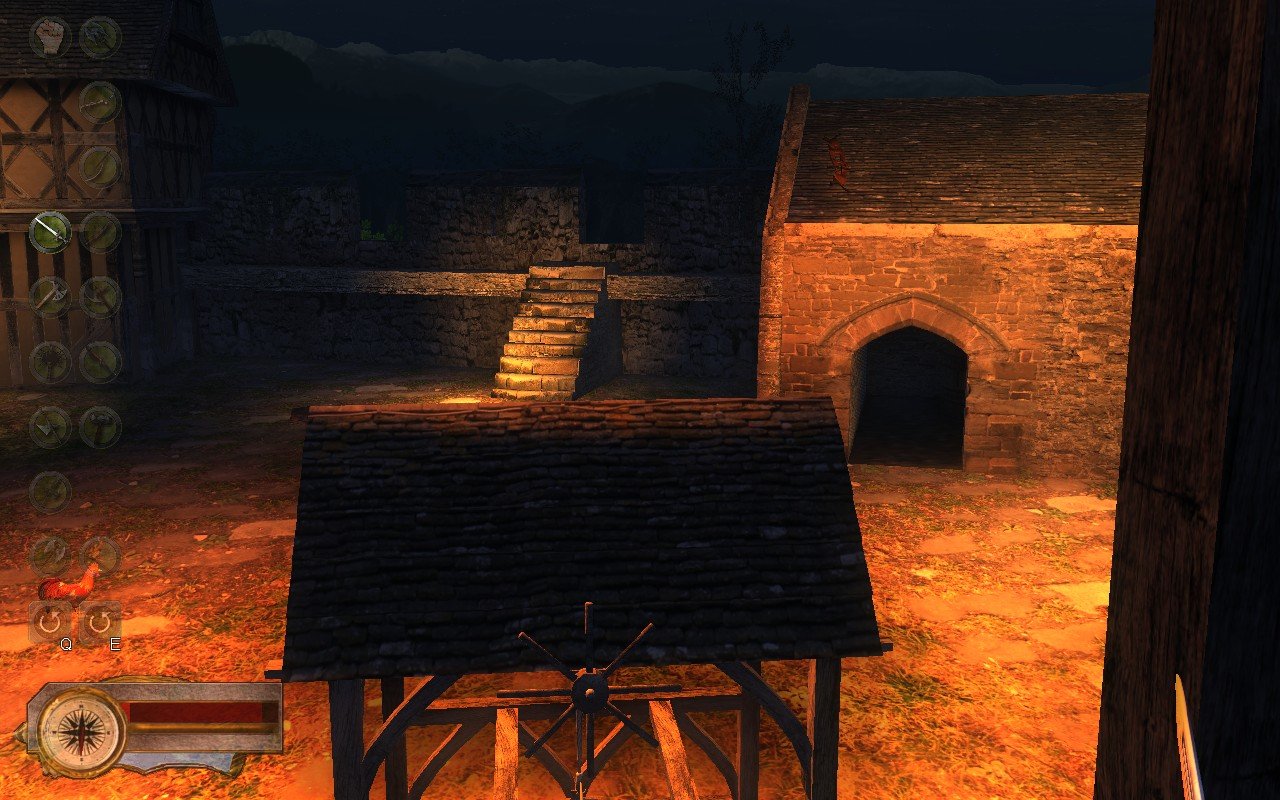Click the empty circular slot below the mace

50,491
